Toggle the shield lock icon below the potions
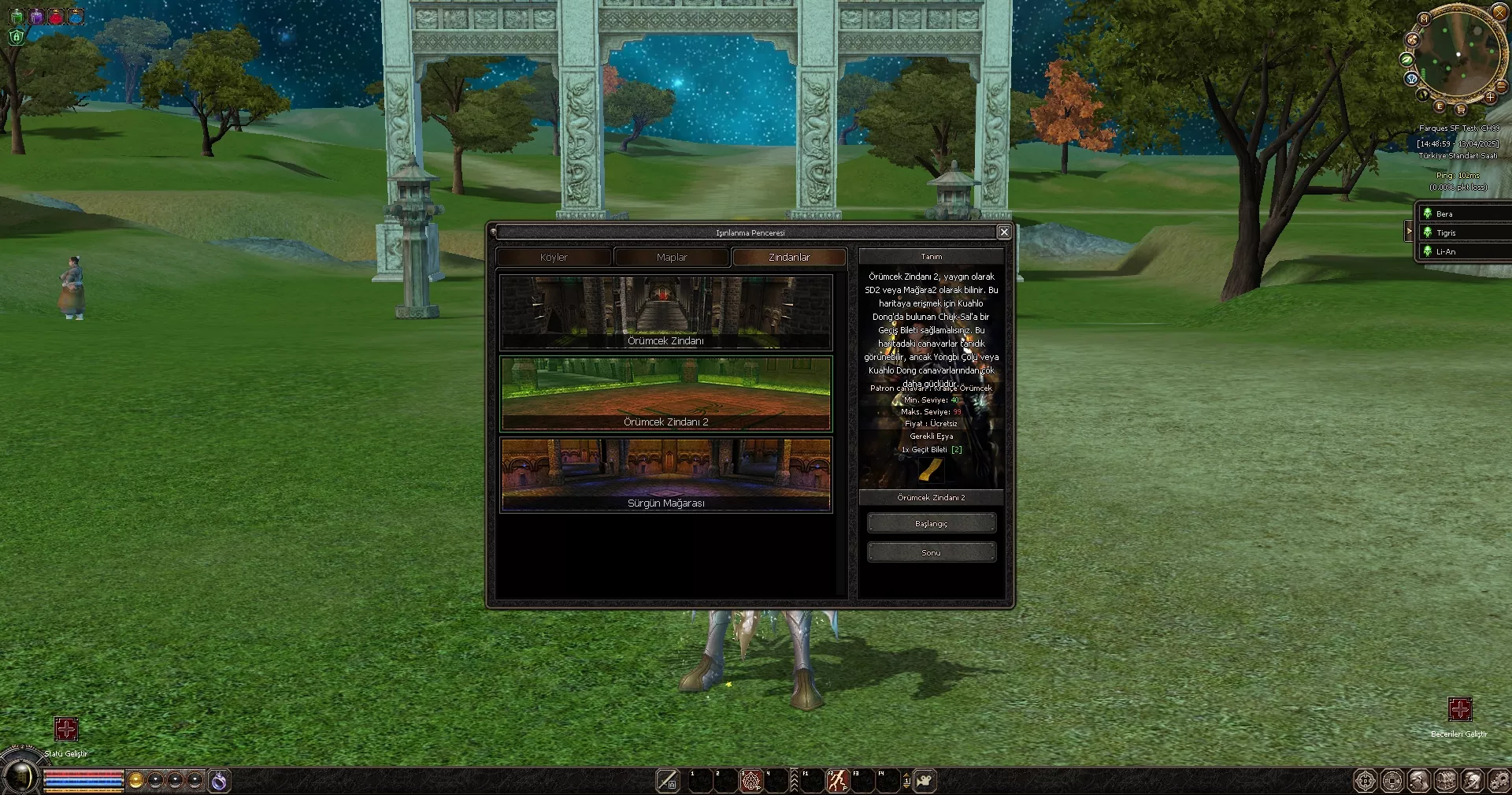Image resolution: width=1512 pixels, height=795 pixels. pos(17,37)
